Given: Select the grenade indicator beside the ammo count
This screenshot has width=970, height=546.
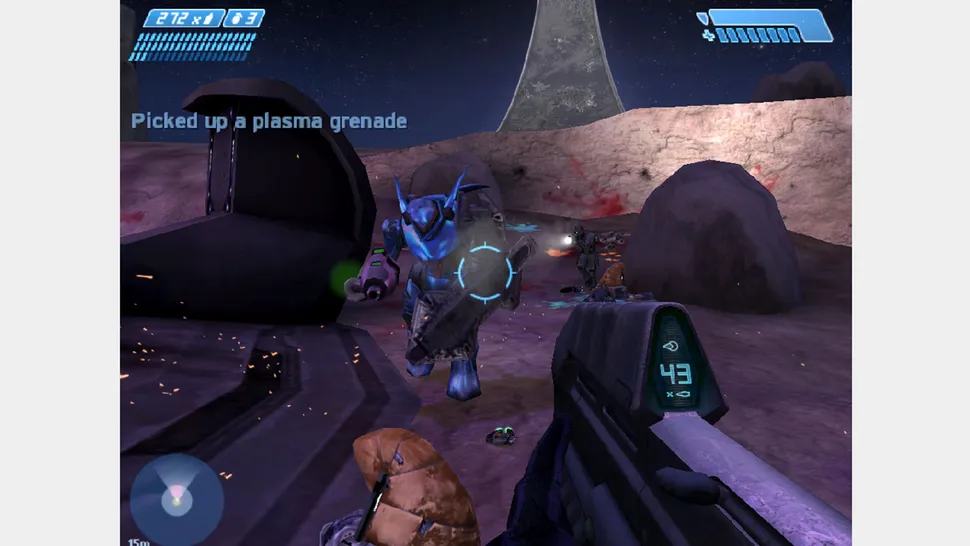Looking at the screenshot, I should click(243, 18).
